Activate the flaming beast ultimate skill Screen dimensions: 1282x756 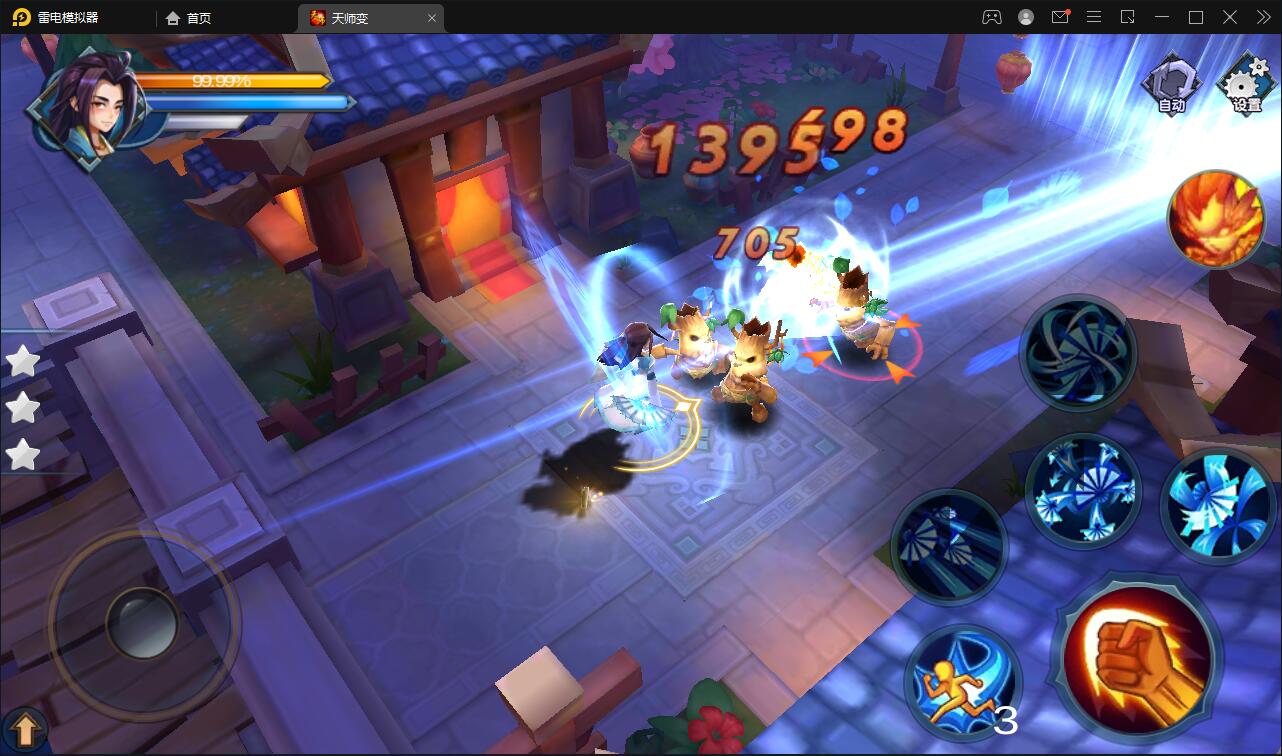[1216, 218]
